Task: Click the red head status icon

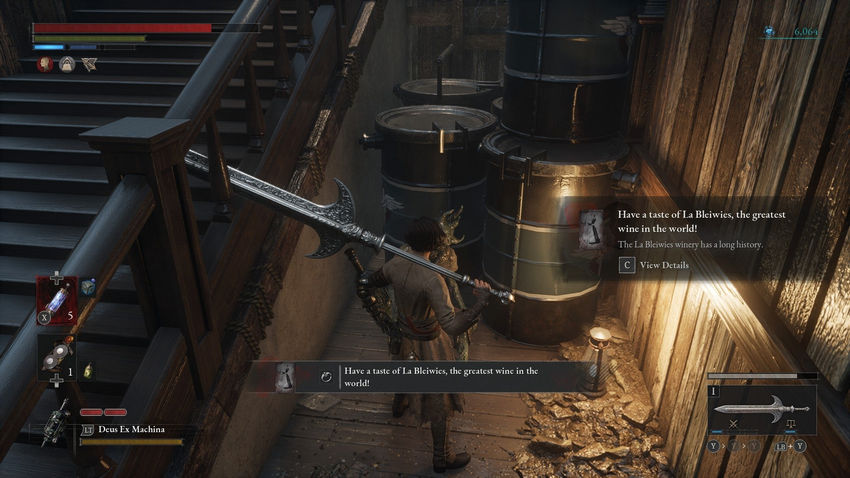Action: coord(45,64)
